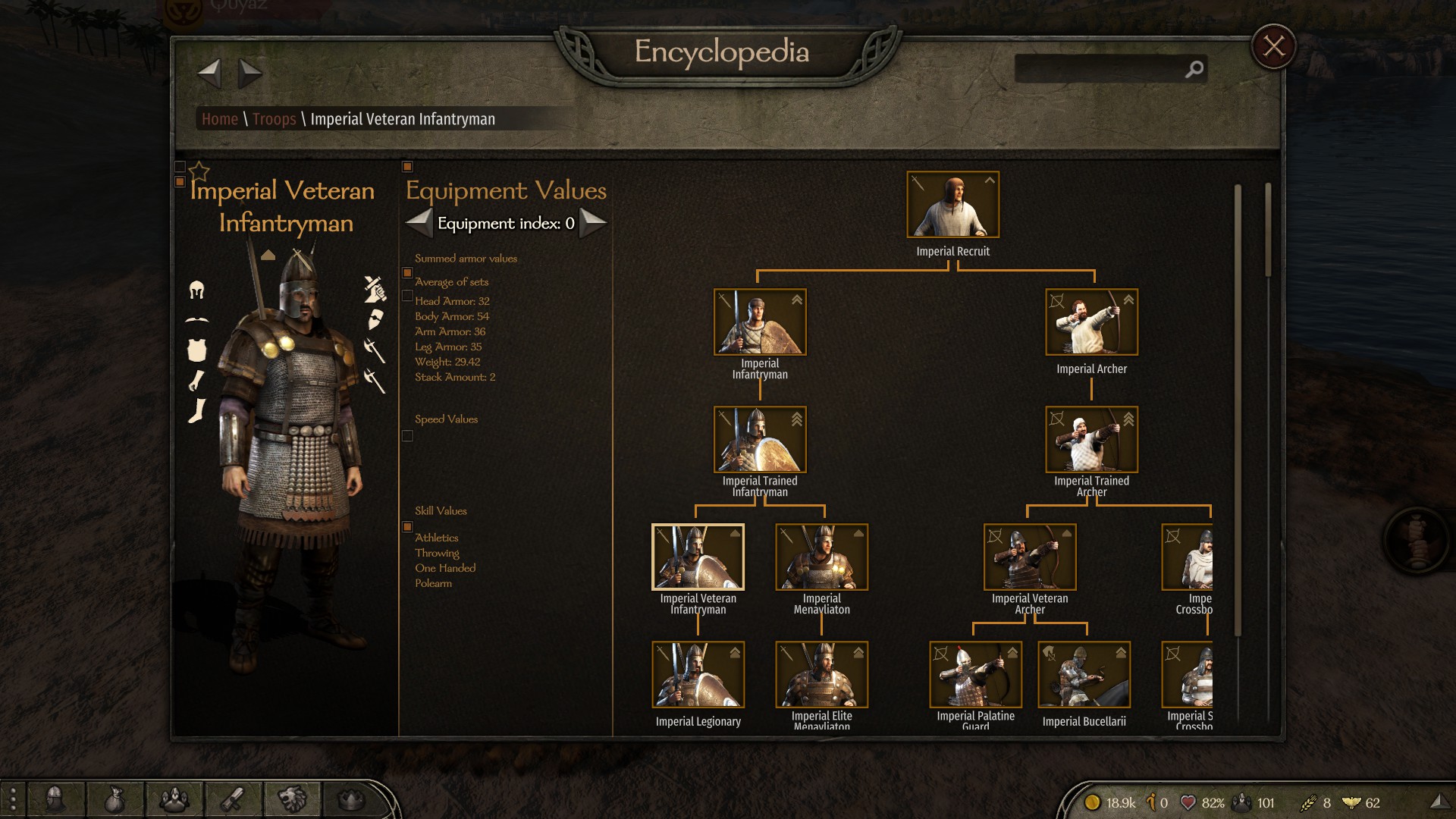Screen dimensions: 1456x819
Task: Open the Troops breadcrumb link
Action: (x=274, y=119)
